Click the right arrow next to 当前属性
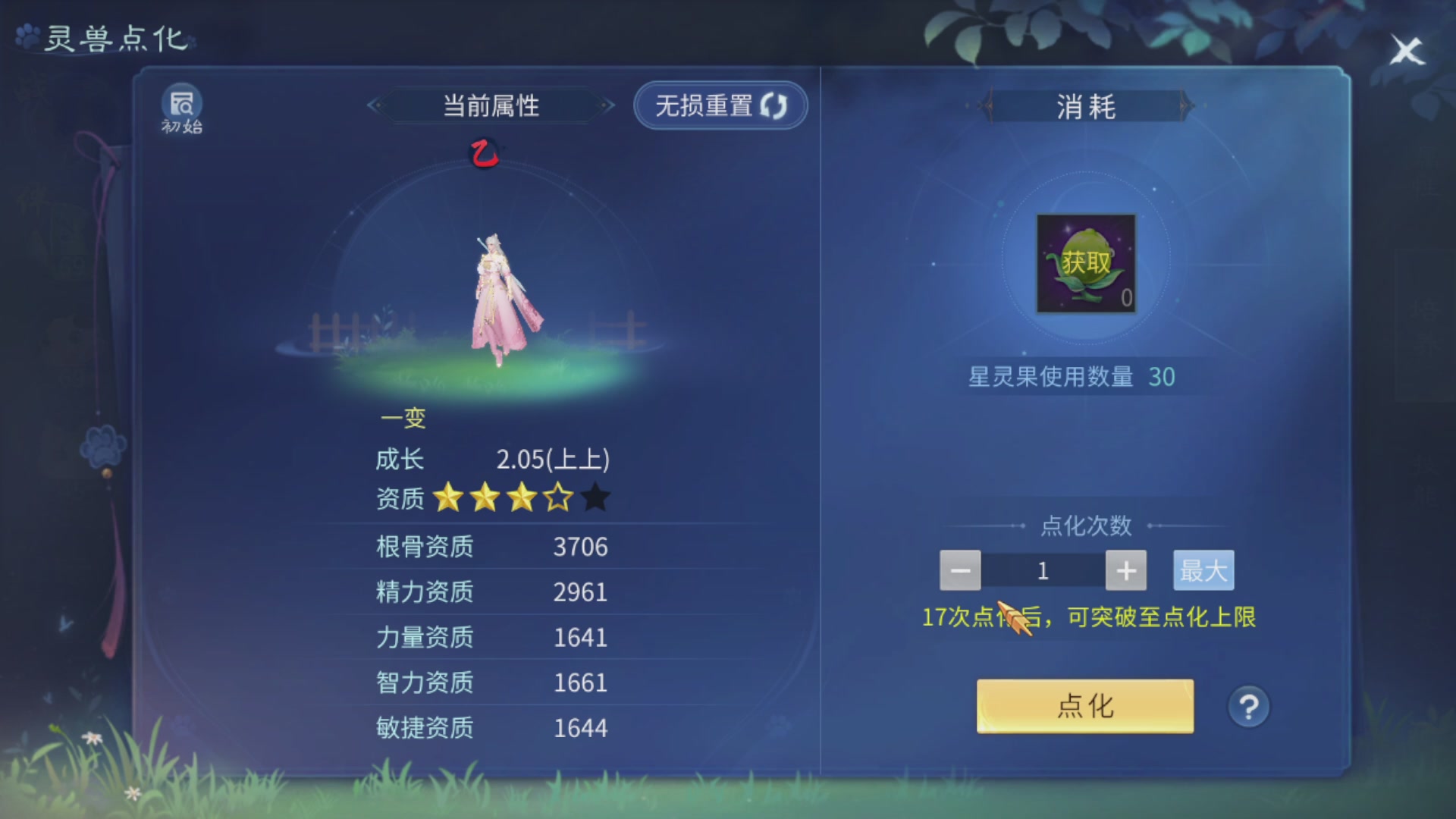This screenshot has height=819, width=1456. [x=608, y=106]
